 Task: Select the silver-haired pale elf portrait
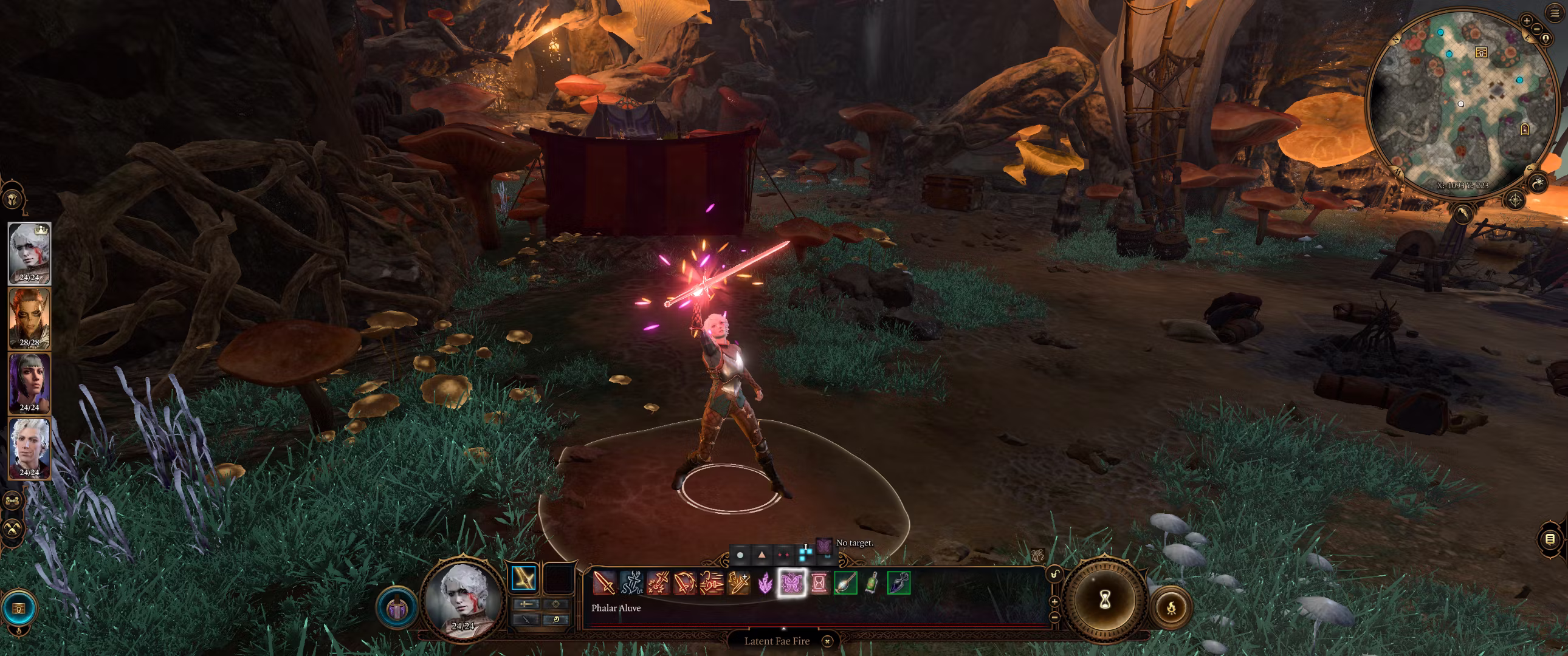tap(29, 448)
